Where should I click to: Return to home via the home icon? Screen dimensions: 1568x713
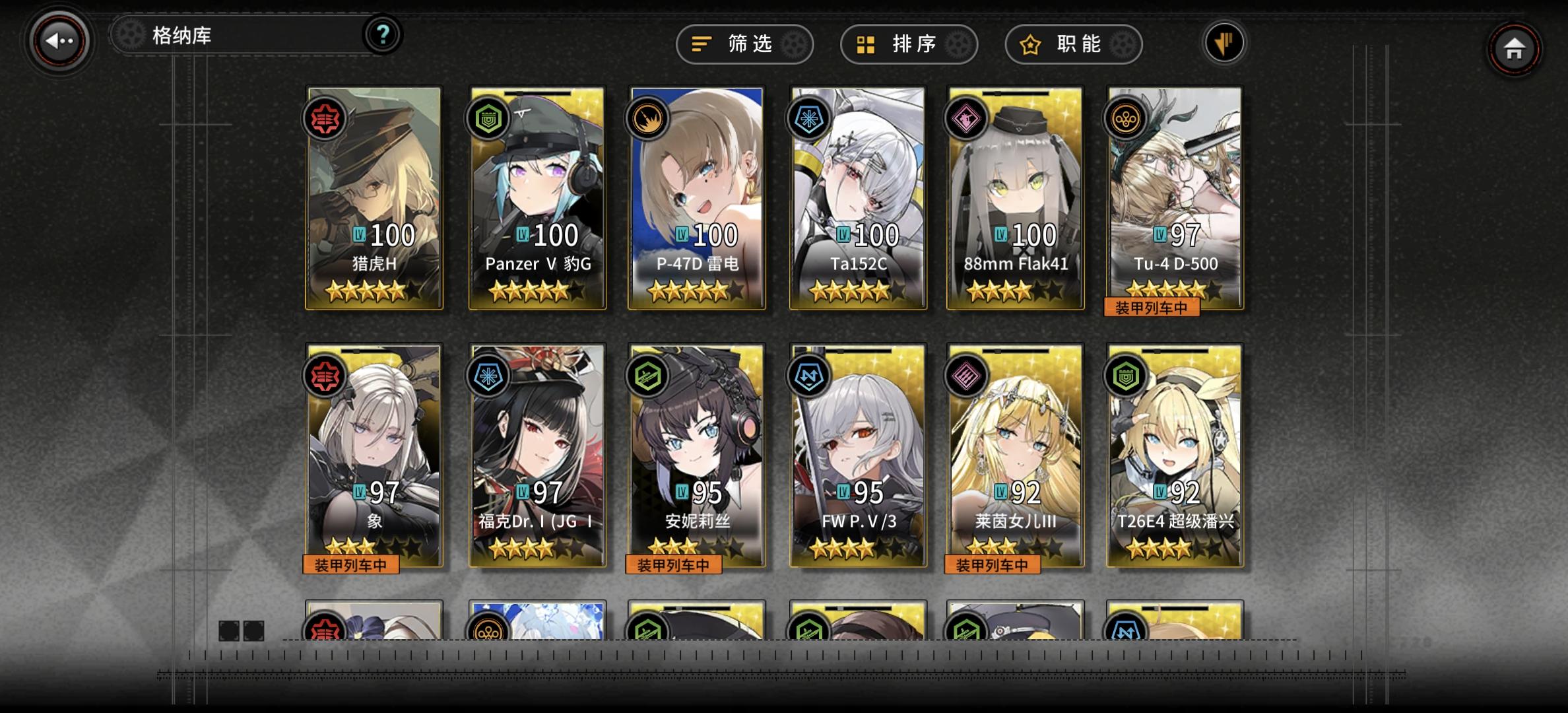[x=1515, y=50]
